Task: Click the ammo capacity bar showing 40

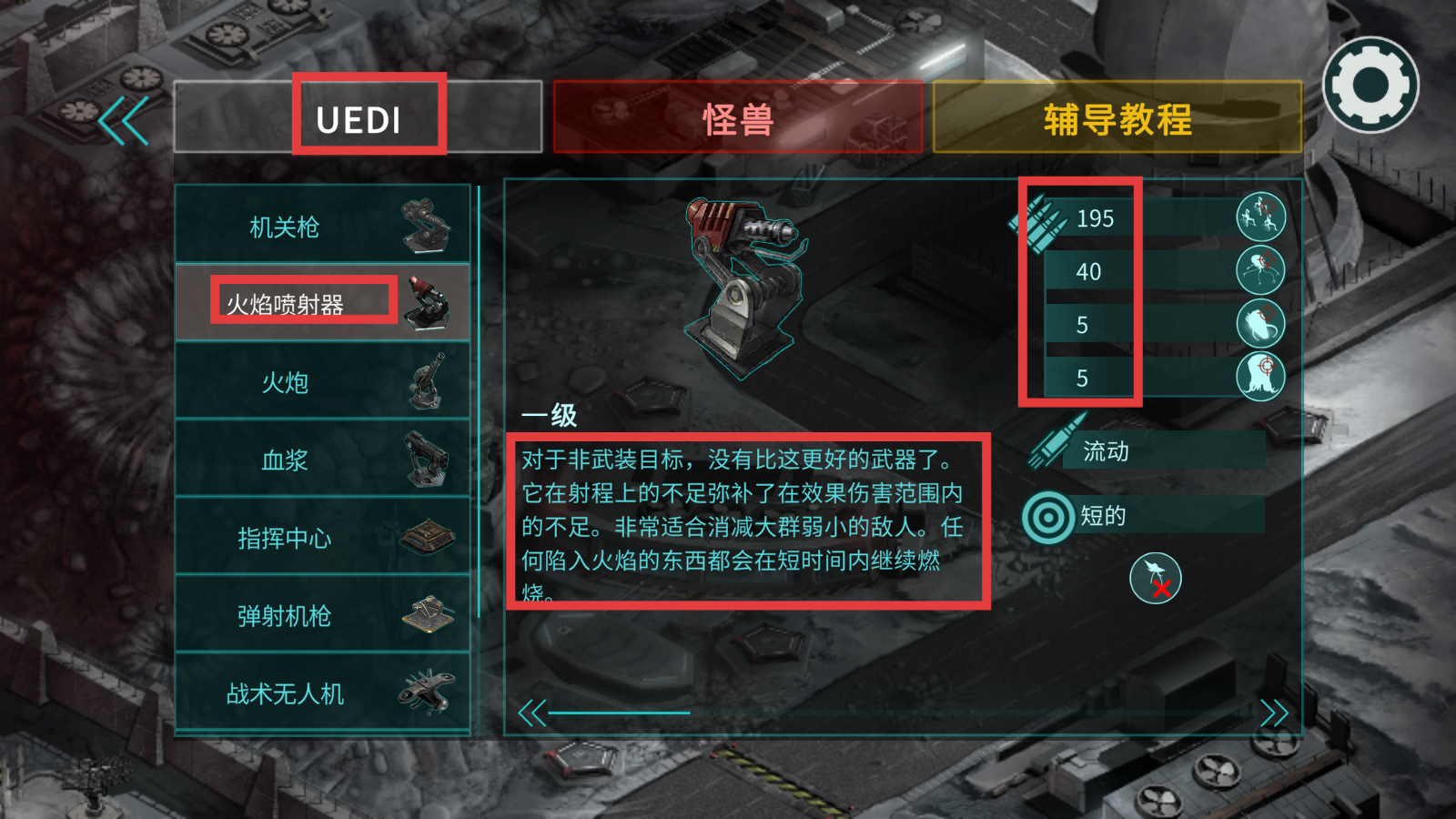Action: point(1089,272)
